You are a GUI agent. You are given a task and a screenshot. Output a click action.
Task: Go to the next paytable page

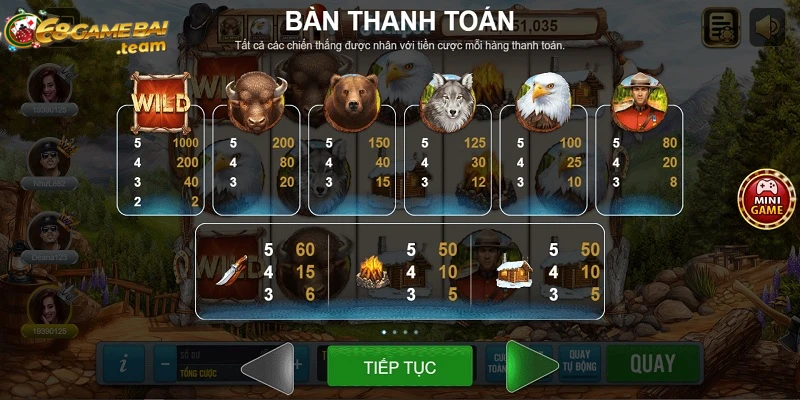pos(531,367)
